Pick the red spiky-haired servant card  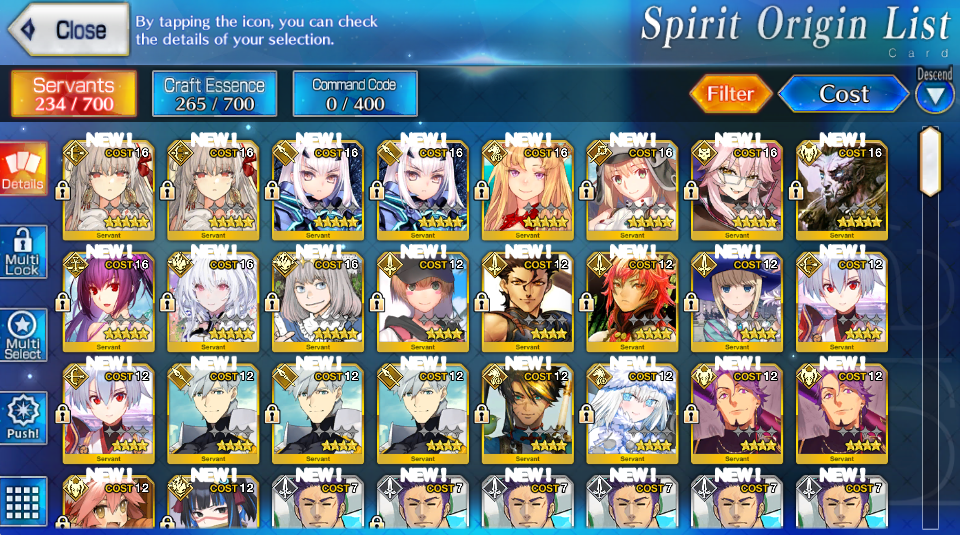(631, 302)
